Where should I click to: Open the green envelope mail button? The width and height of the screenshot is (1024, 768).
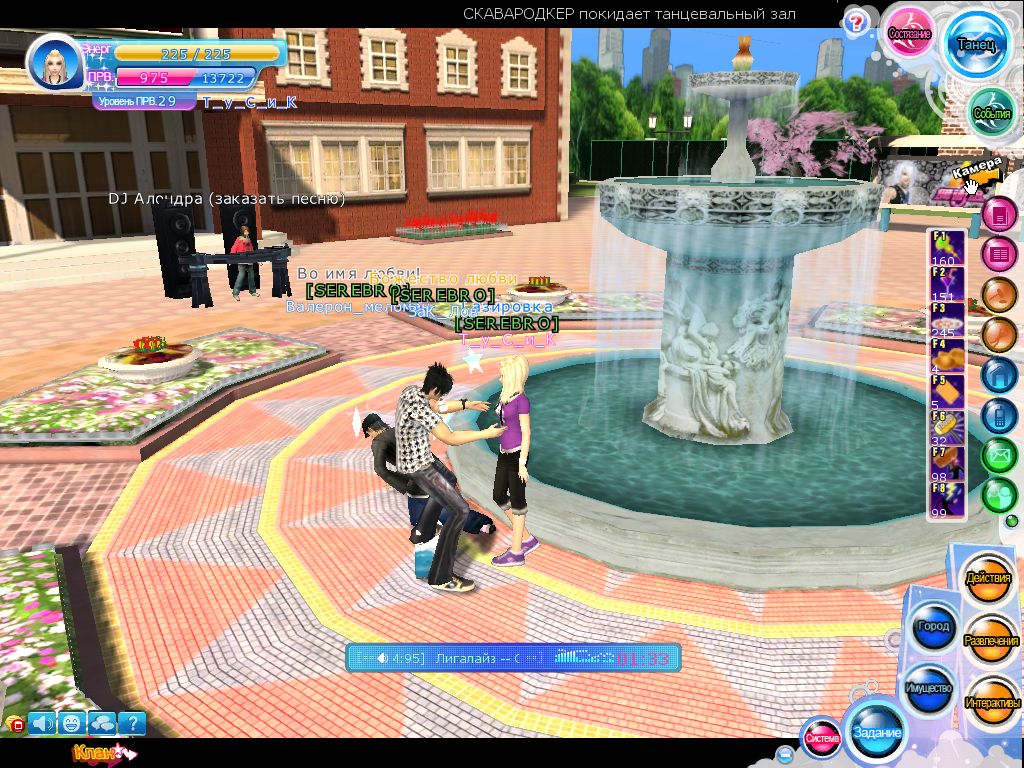pyautogui.click(x=998, y=455)
